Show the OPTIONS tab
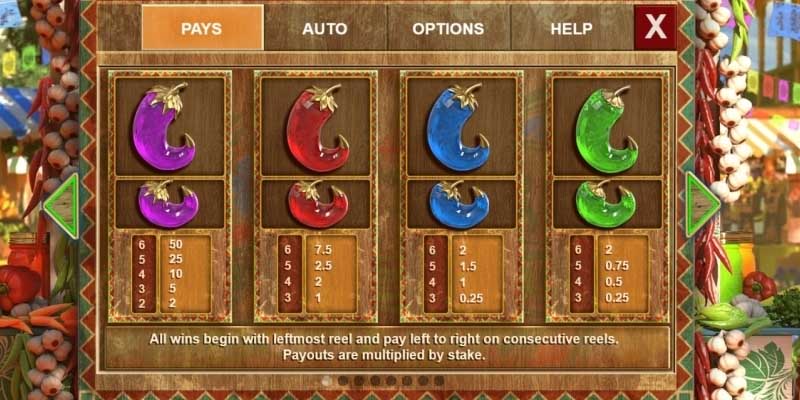This screenshot has width=800, height=400. click(448, 28)
